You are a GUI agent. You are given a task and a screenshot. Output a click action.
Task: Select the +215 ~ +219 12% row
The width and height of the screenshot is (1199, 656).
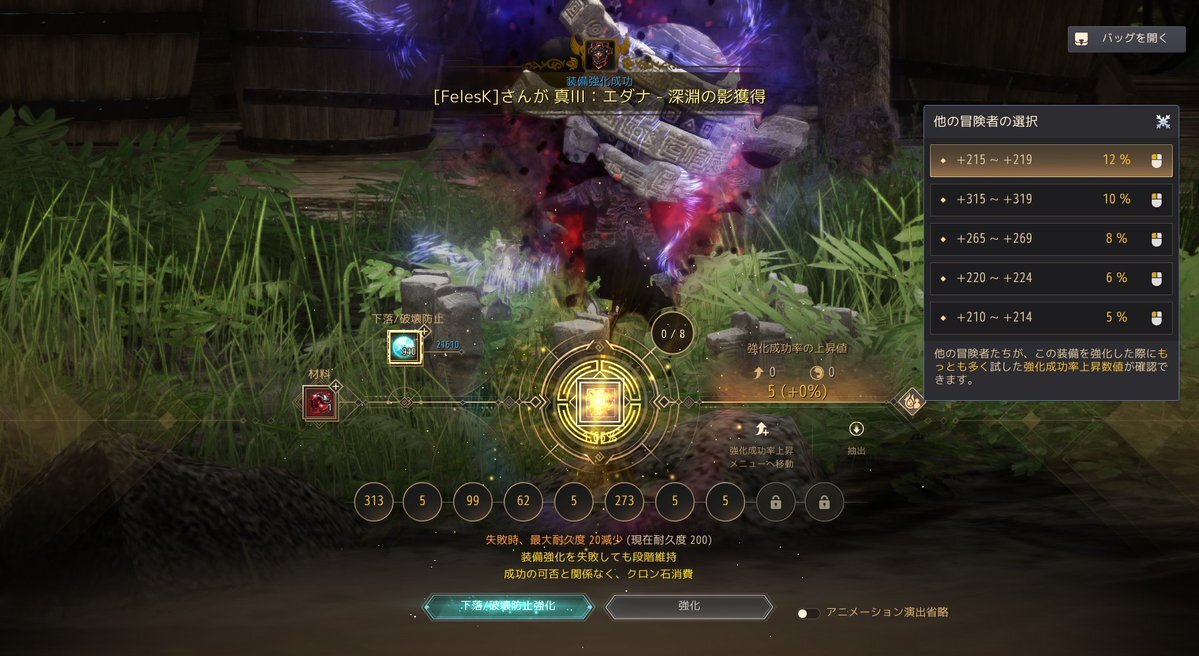[x=1051, y=160]
